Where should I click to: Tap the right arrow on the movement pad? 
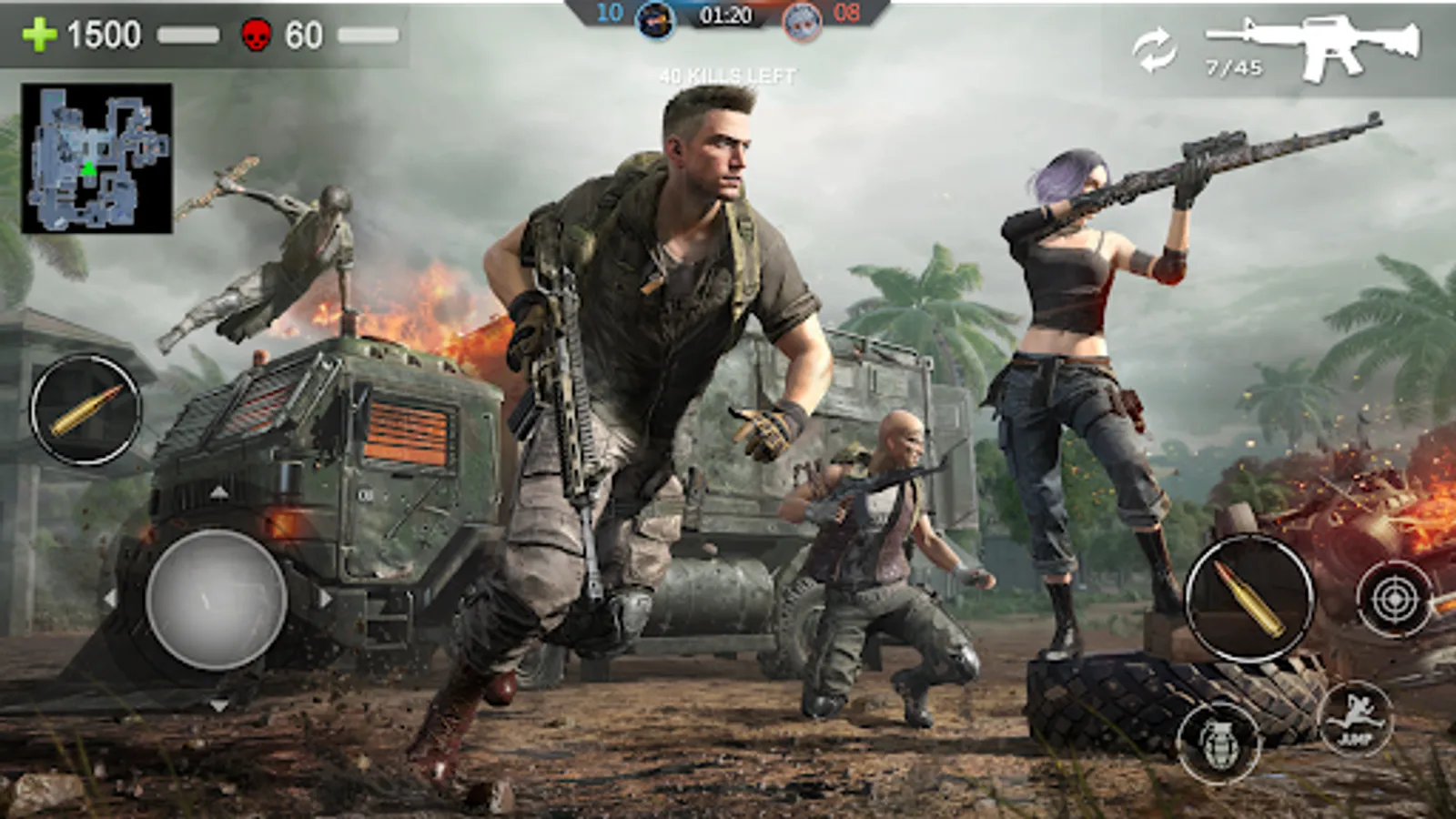pyautogui.click(x=326, y=596)
